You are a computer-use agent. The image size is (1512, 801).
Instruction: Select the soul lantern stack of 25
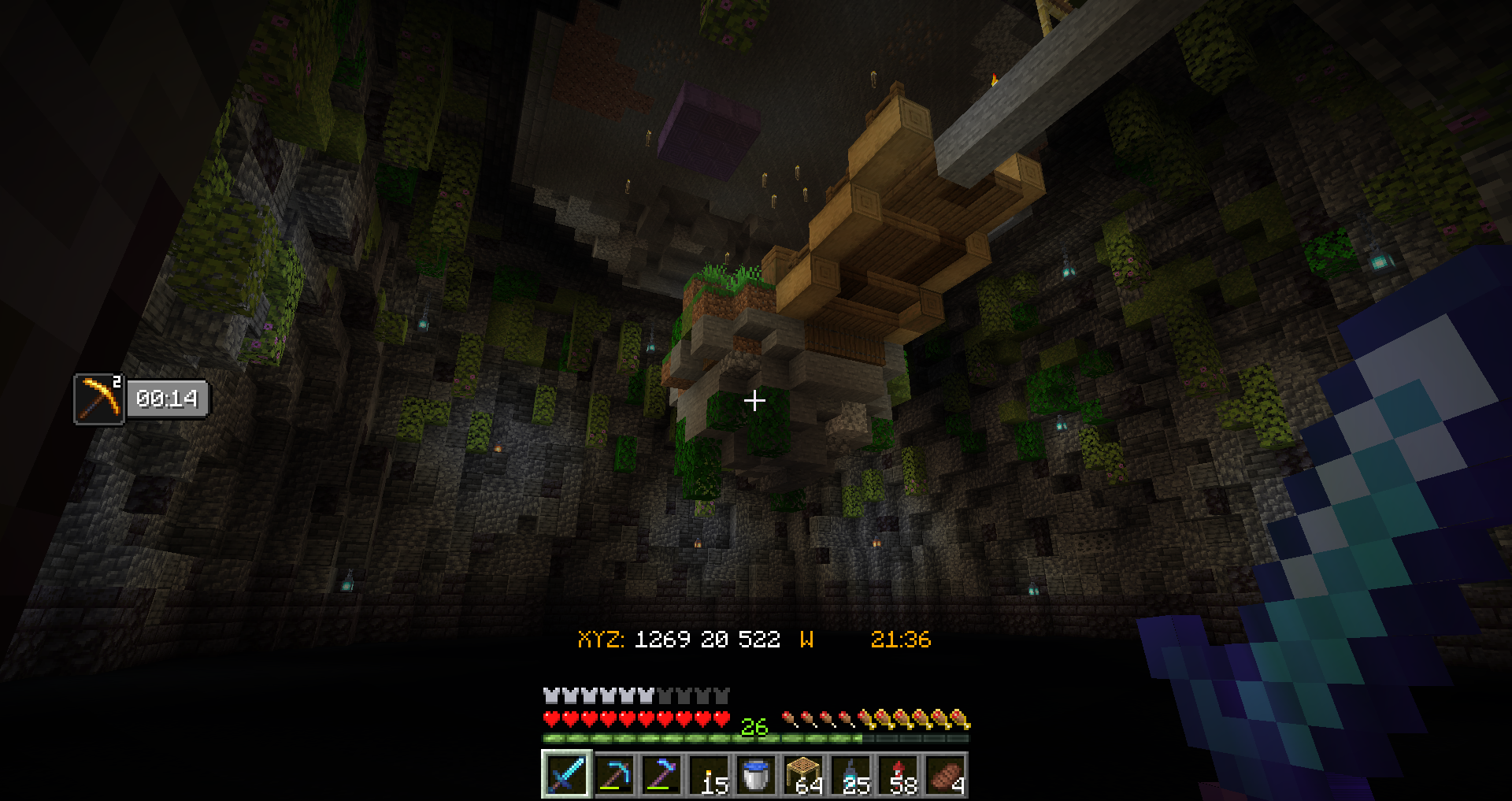(x=851, y=775)
